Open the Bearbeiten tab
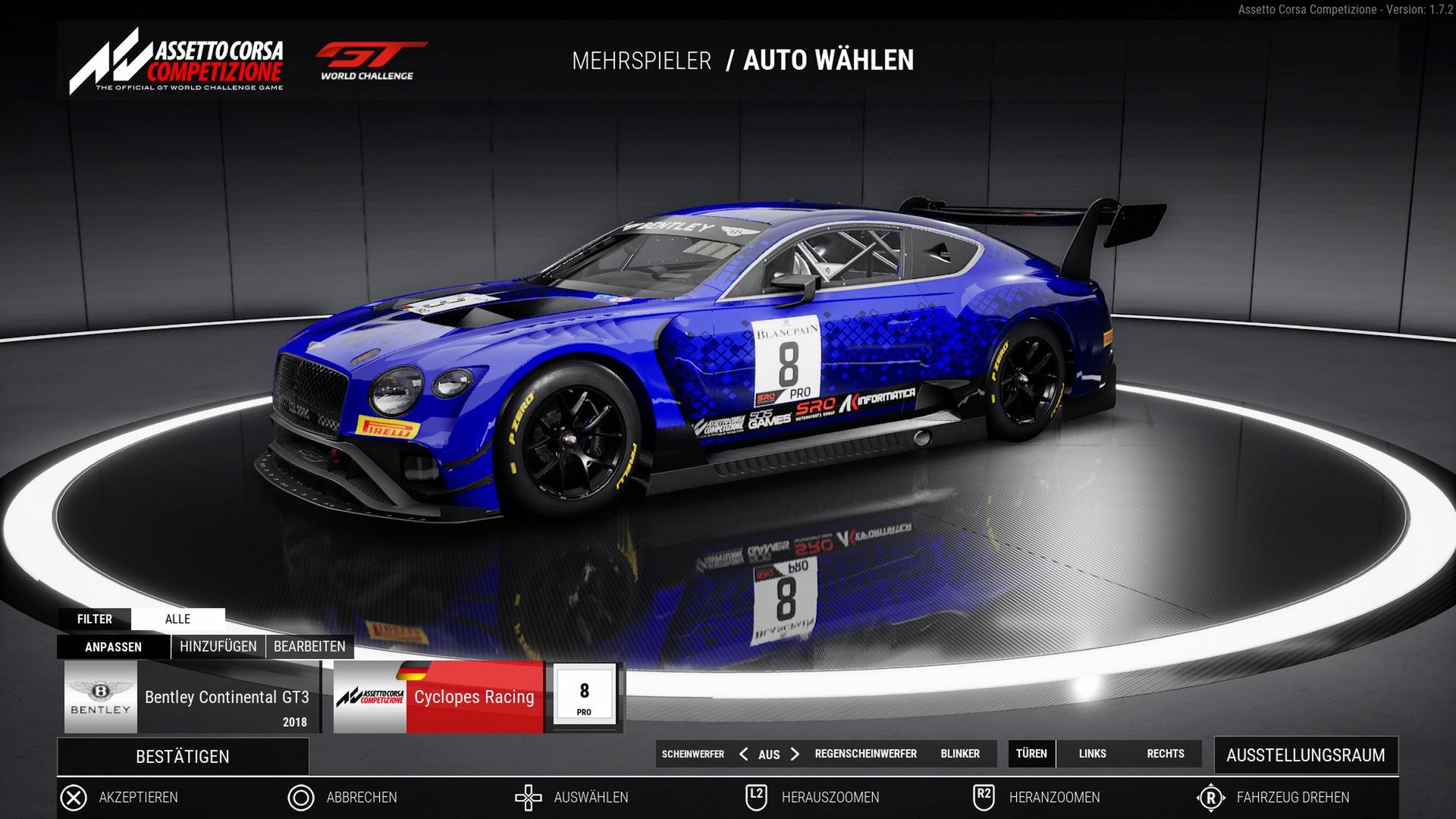Viewport: 1456px width, 819px height. coord(309,647)
